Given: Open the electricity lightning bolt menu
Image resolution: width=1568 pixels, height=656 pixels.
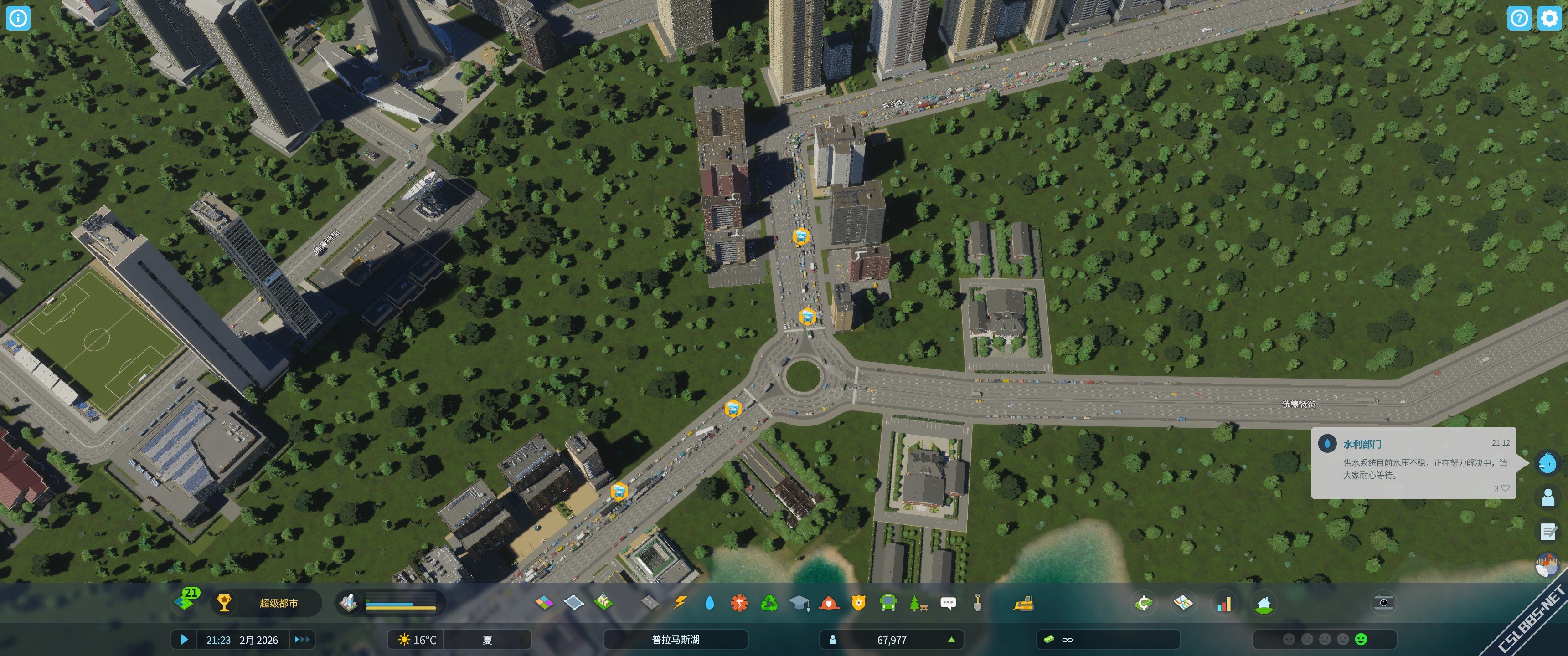Looking at the screenshot, I should [x=680, y=603].
